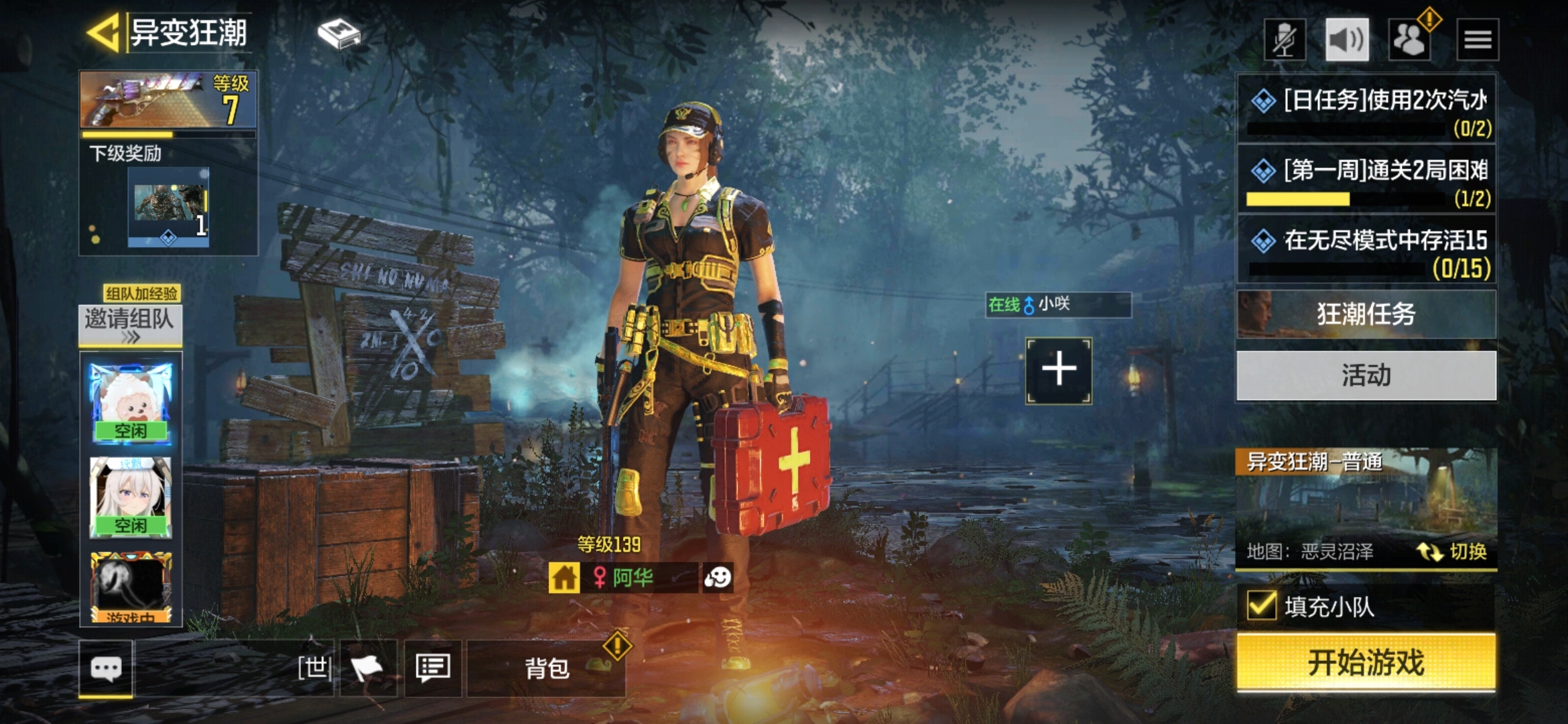Start the match with 开始游戏
Image resolution: width=1568 pixels, height=724 pixels.
pyautogui.click(x=1366, y=662)
